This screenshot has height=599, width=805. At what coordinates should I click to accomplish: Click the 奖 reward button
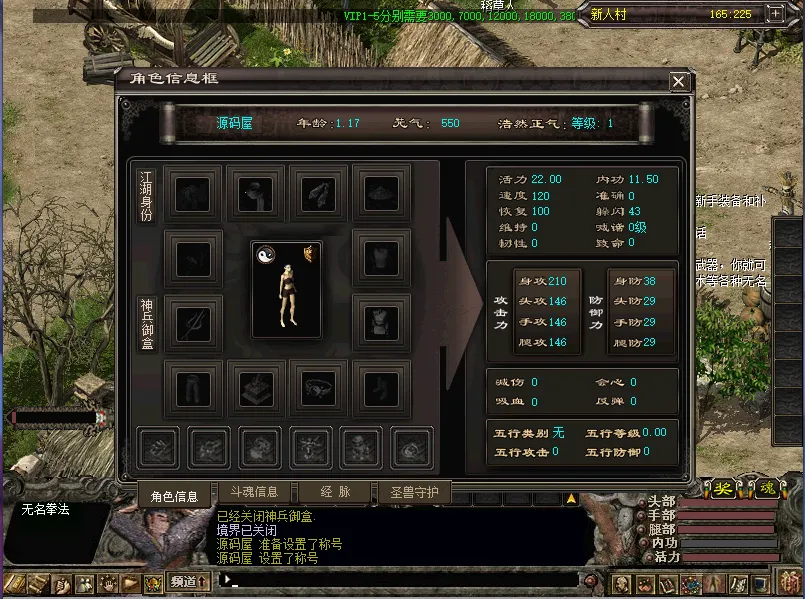(x=723, y=488)
